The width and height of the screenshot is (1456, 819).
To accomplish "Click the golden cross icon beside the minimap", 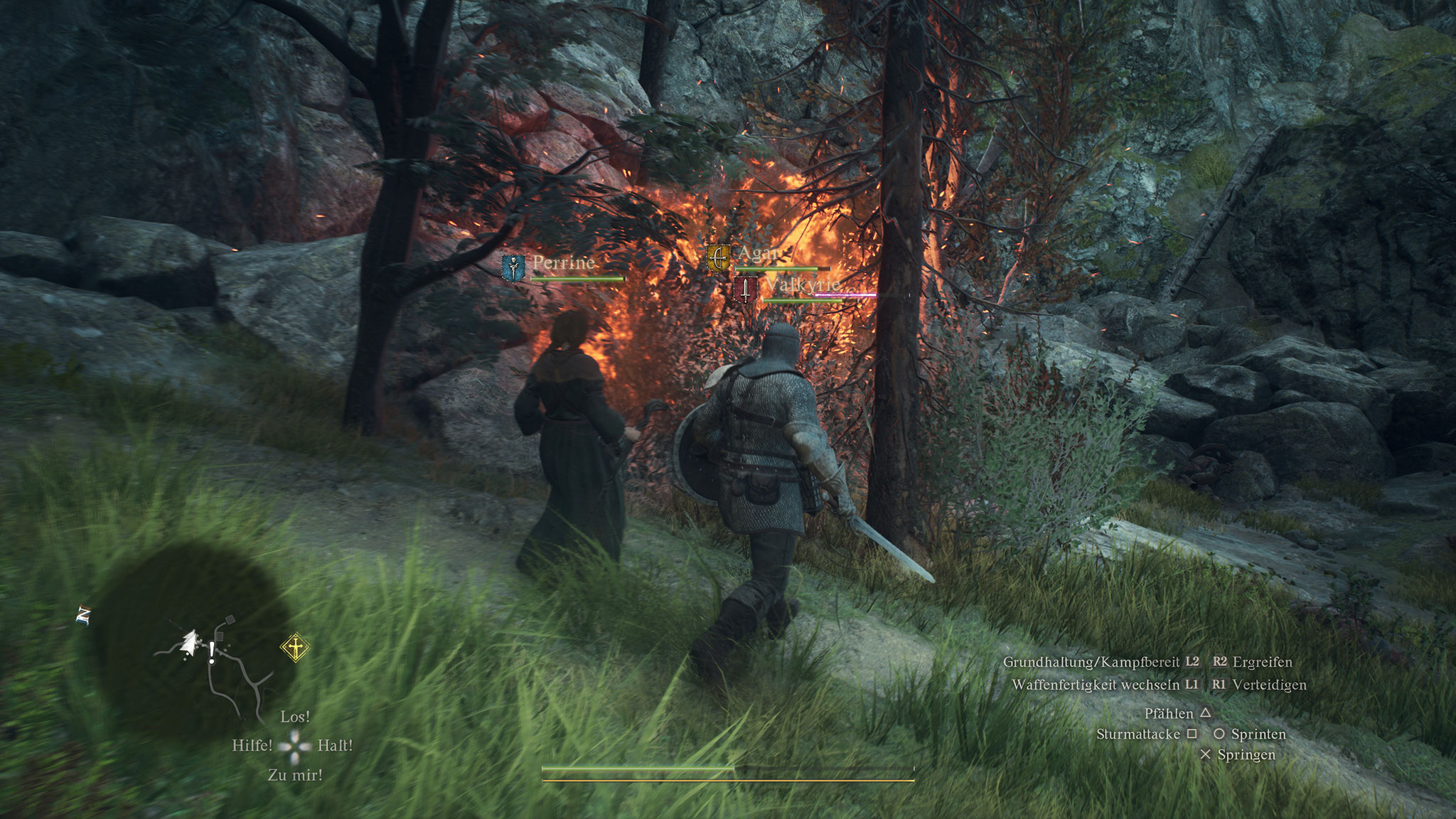I will tap(294, 648).
